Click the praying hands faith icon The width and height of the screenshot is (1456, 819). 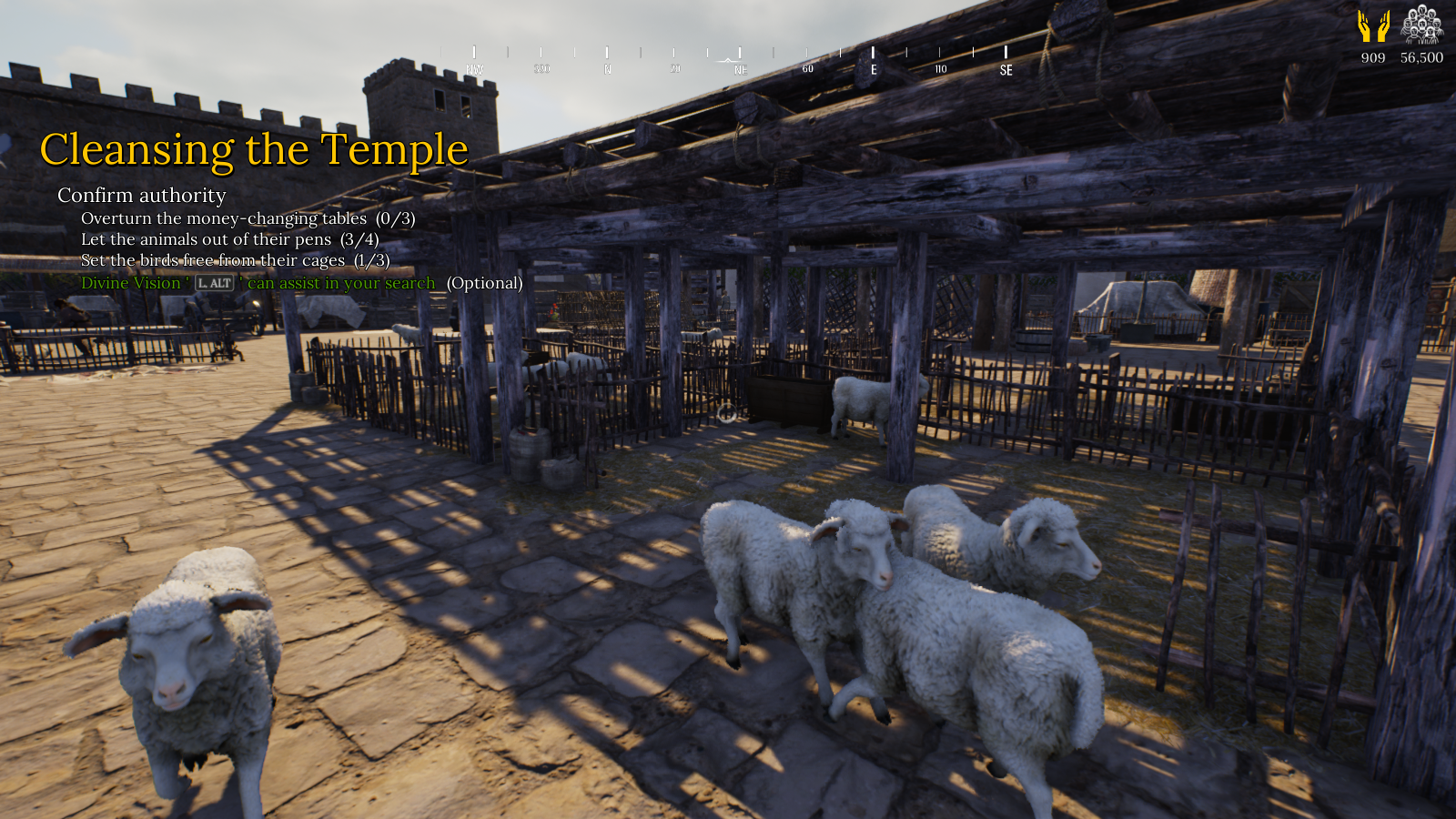(1373, 26)
